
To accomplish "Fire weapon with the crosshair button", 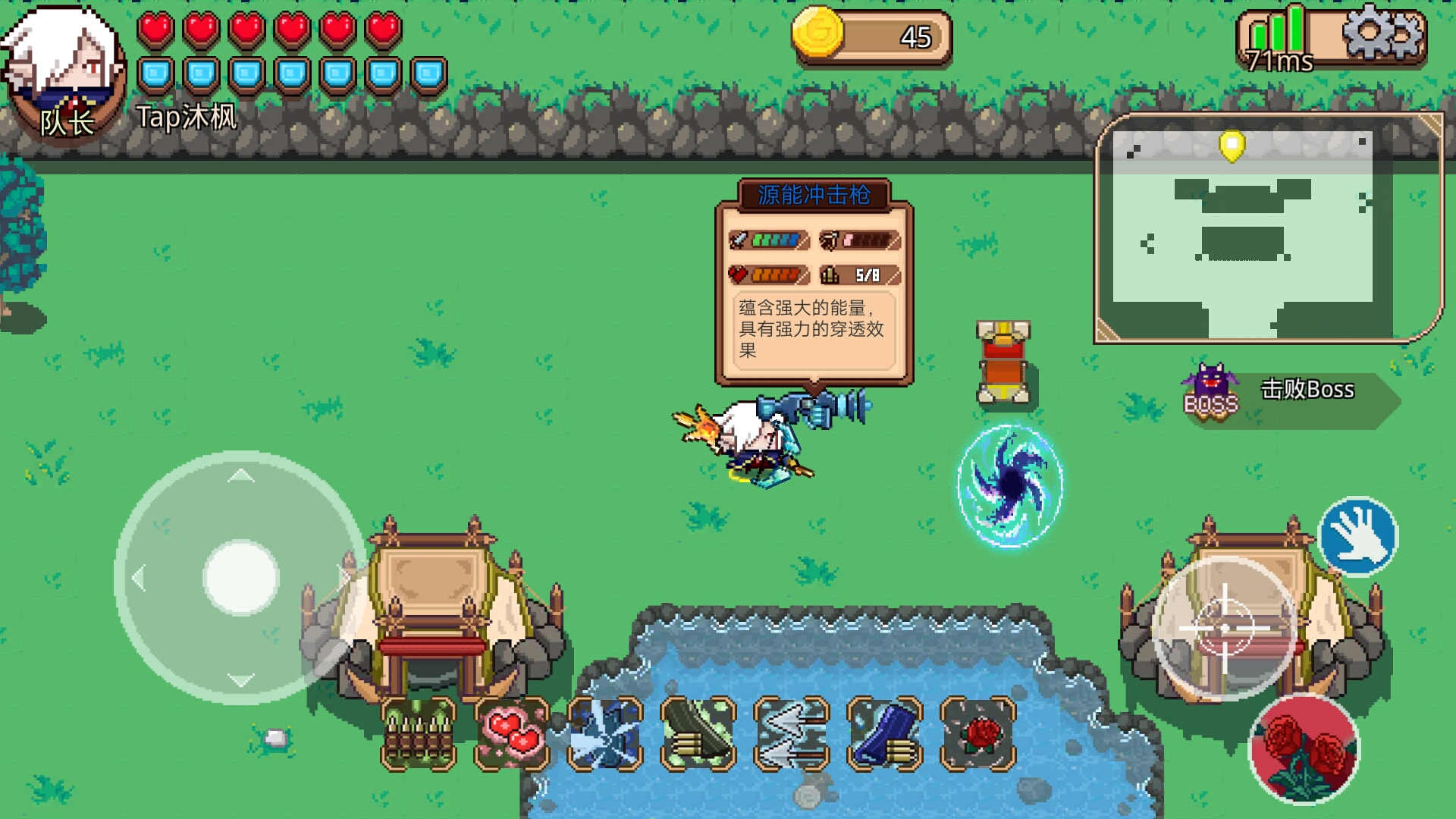I will pyautogui.click(x=1224, y=628).
